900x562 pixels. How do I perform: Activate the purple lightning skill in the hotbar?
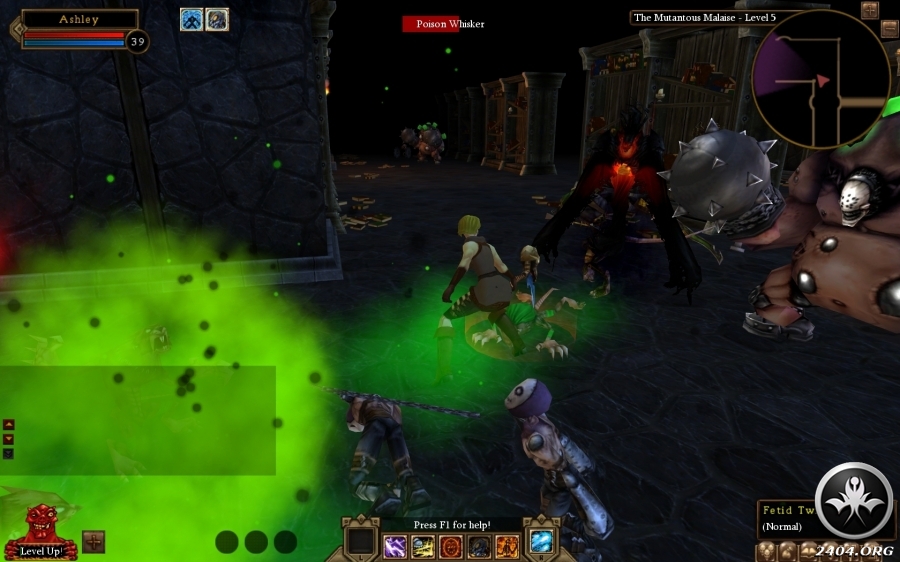pos(396,546)
